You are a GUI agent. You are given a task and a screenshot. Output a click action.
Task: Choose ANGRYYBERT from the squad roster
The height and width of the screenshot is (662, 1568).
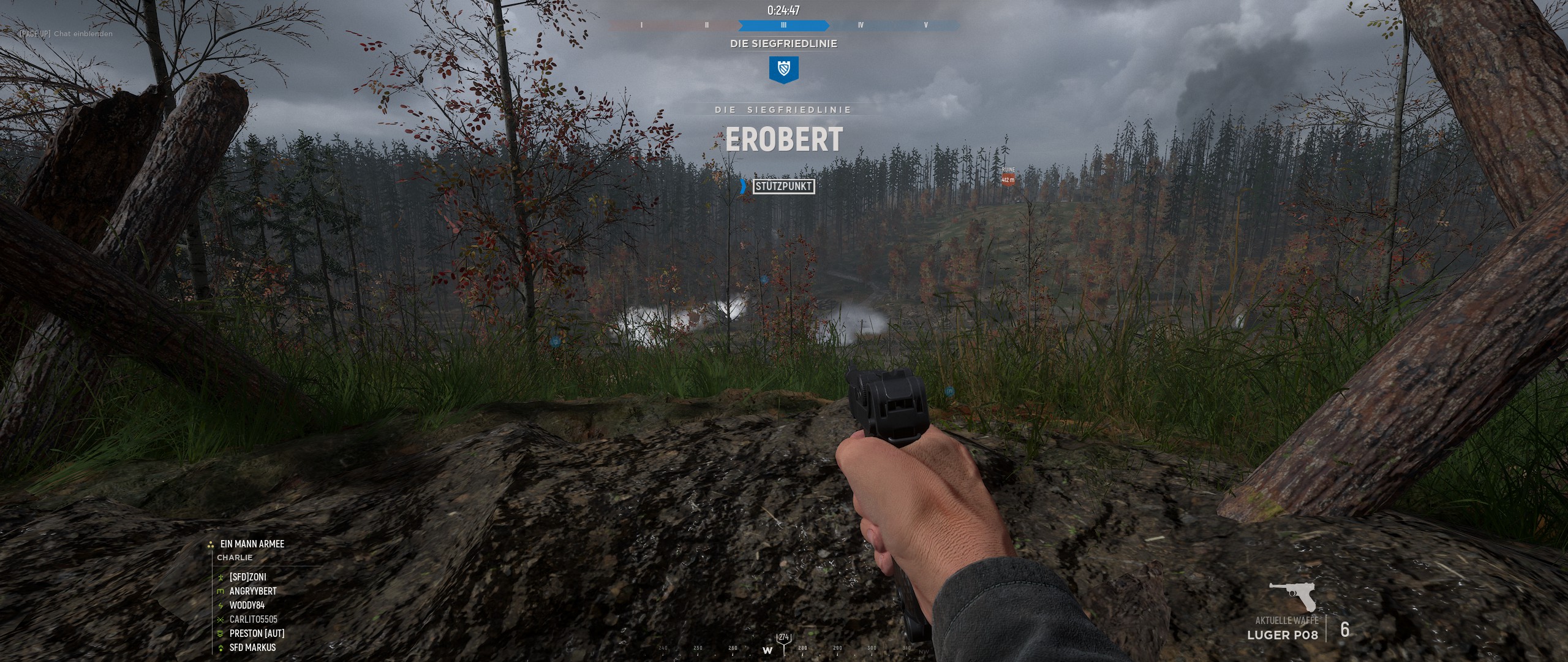pyautogui.click(x=252, y=591)
